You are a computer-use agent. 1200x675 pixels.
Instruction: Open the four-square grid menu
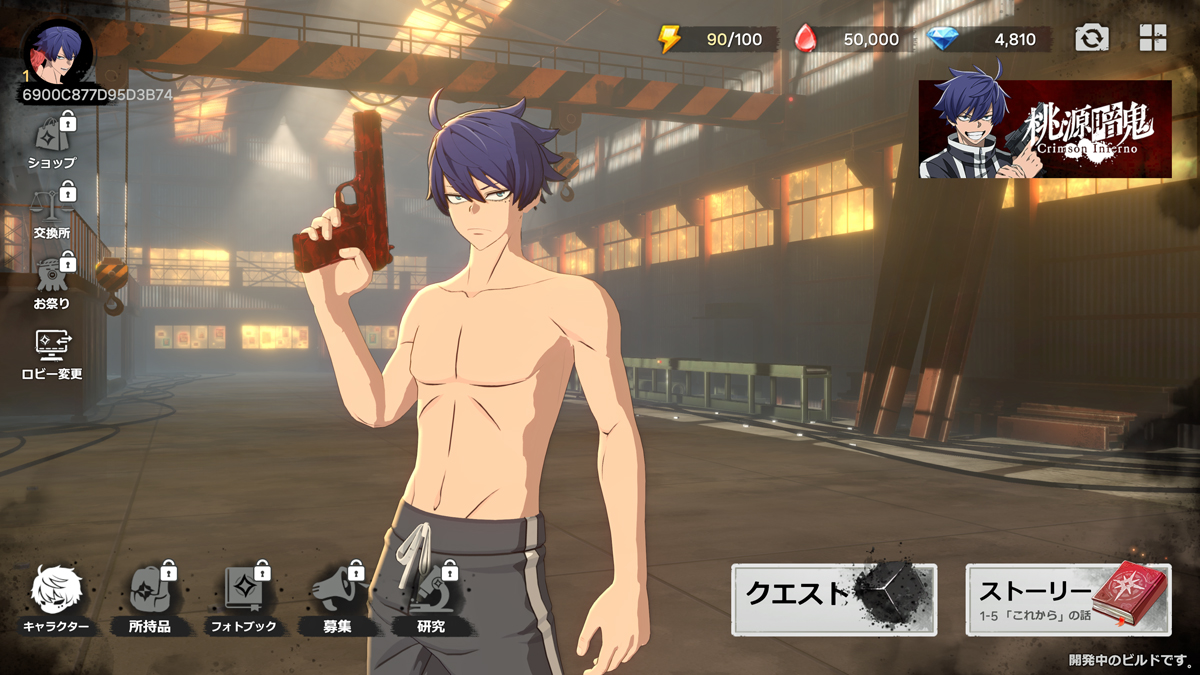[x=1153, y=39]
